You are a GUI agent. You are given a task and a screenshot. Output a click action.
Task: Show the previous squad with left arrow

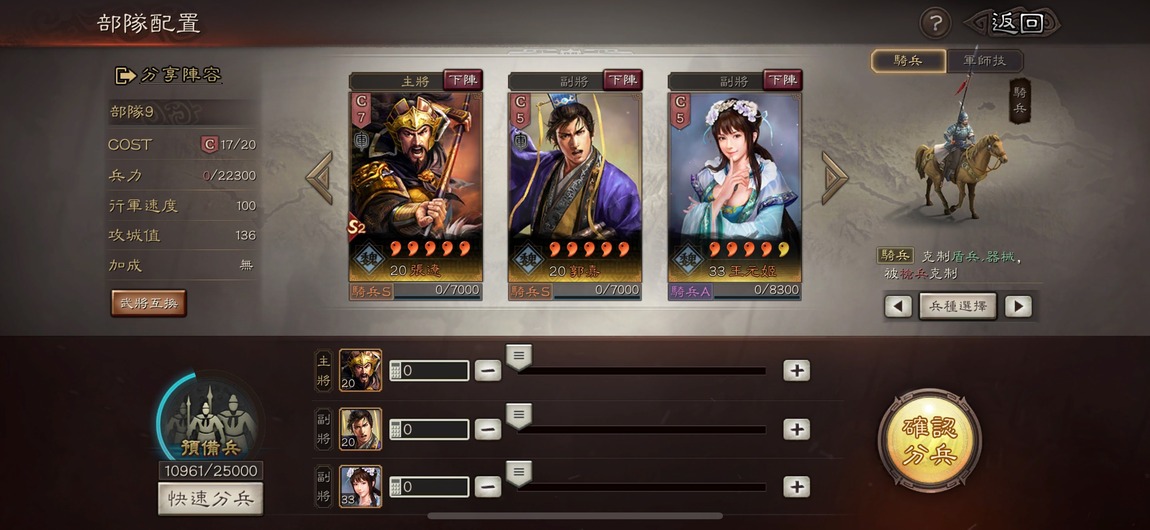pyautogui.click(x=319, y=178)
